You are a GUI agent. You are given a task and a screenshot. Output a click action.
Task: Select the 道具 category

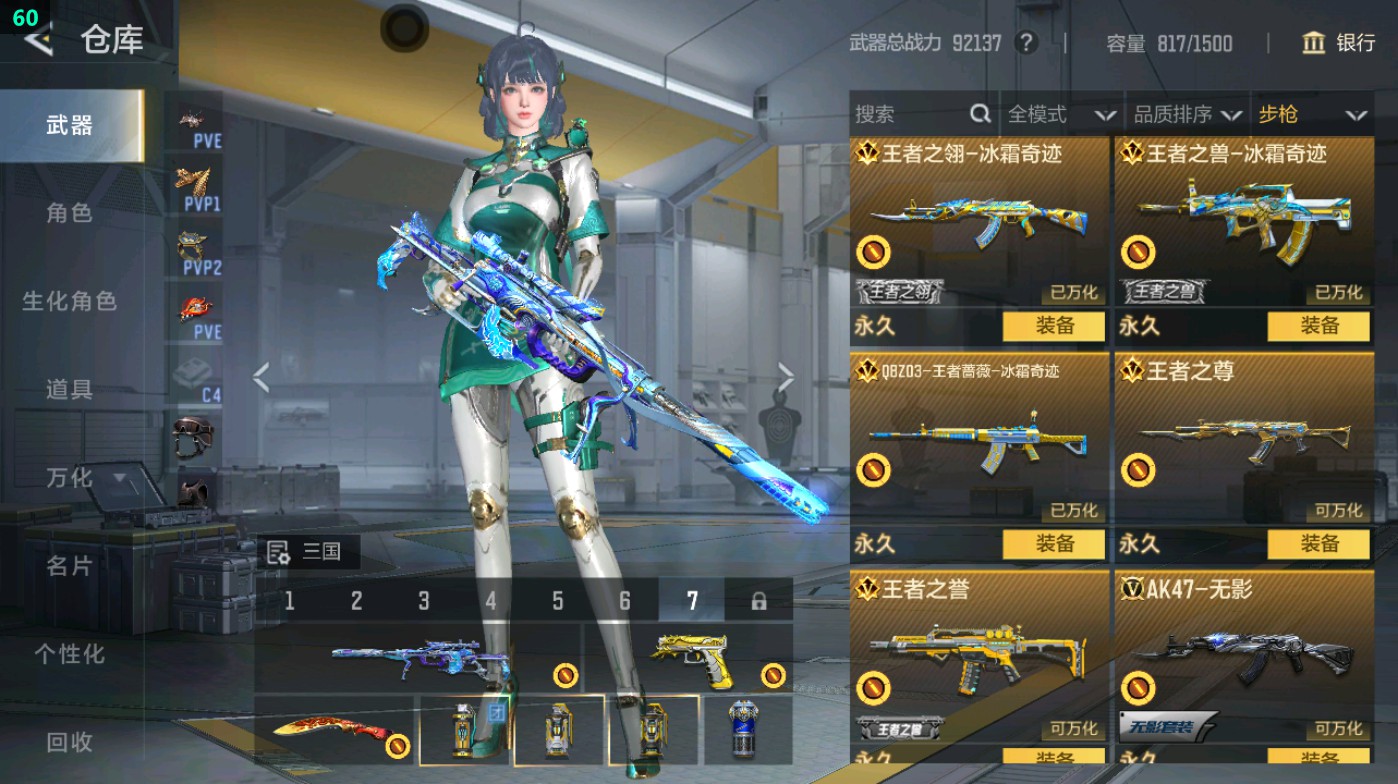(69, 389)
